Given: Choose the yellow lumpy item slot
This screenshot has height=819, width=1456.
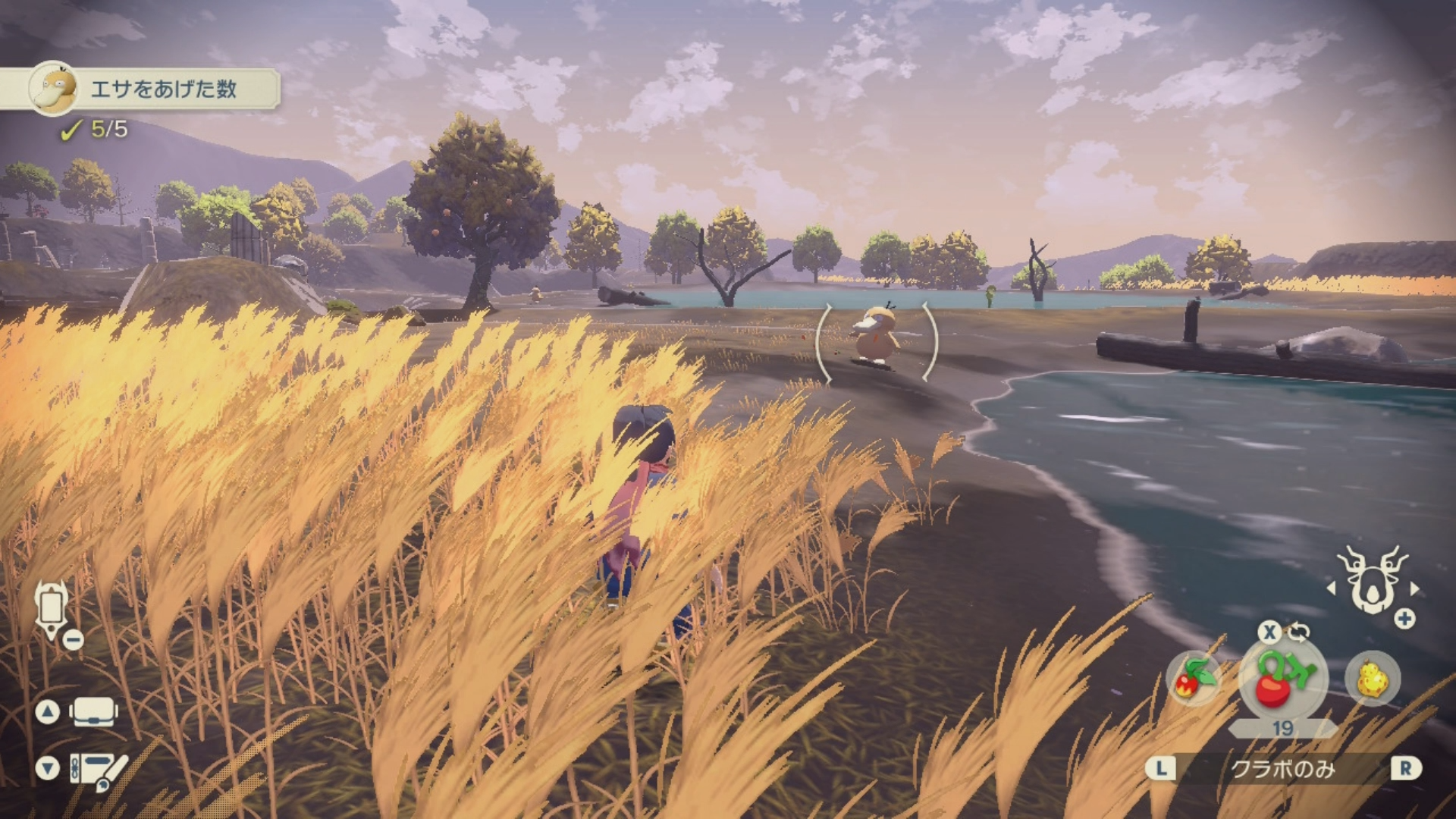Looking at the screenshot, I should pos(1372,679).
